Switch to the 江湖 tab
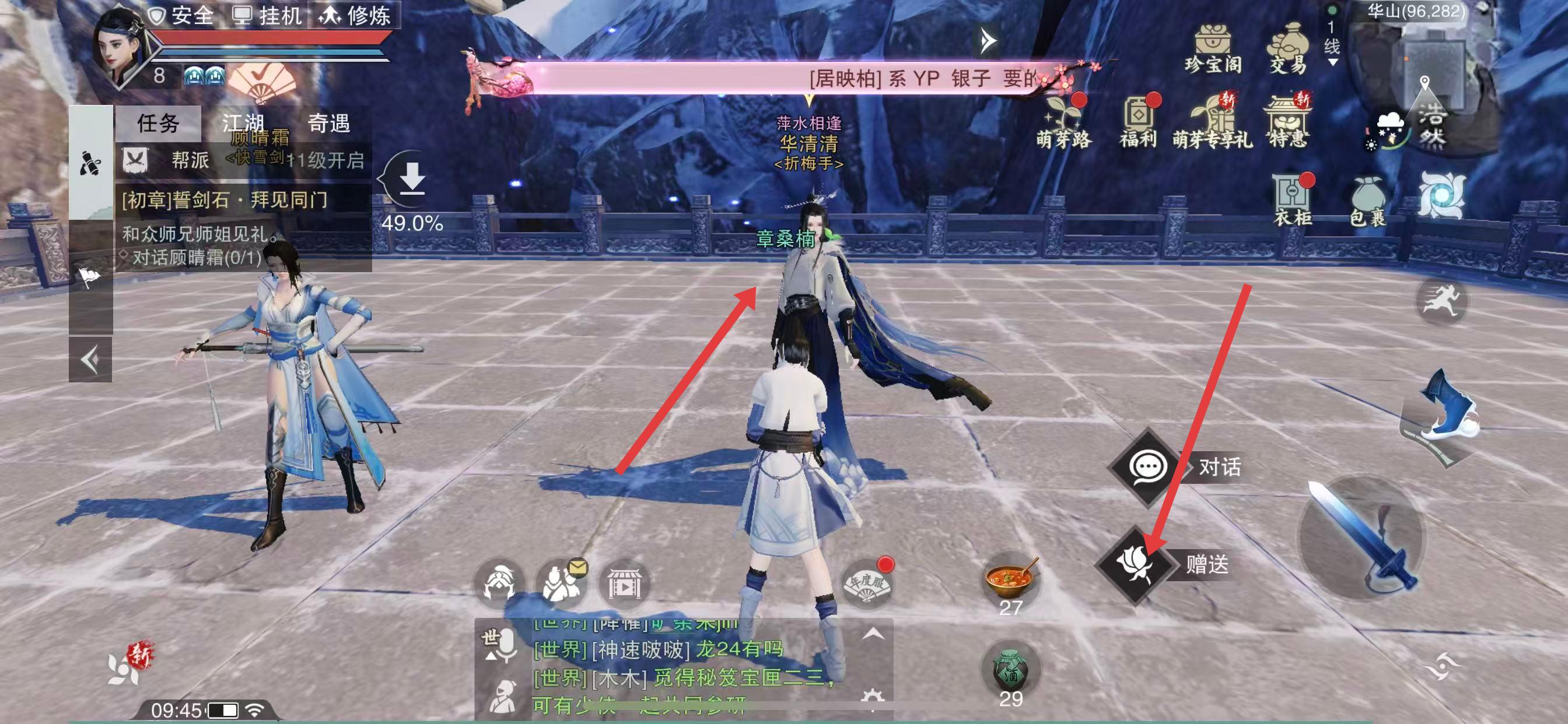 click(243, 124)
